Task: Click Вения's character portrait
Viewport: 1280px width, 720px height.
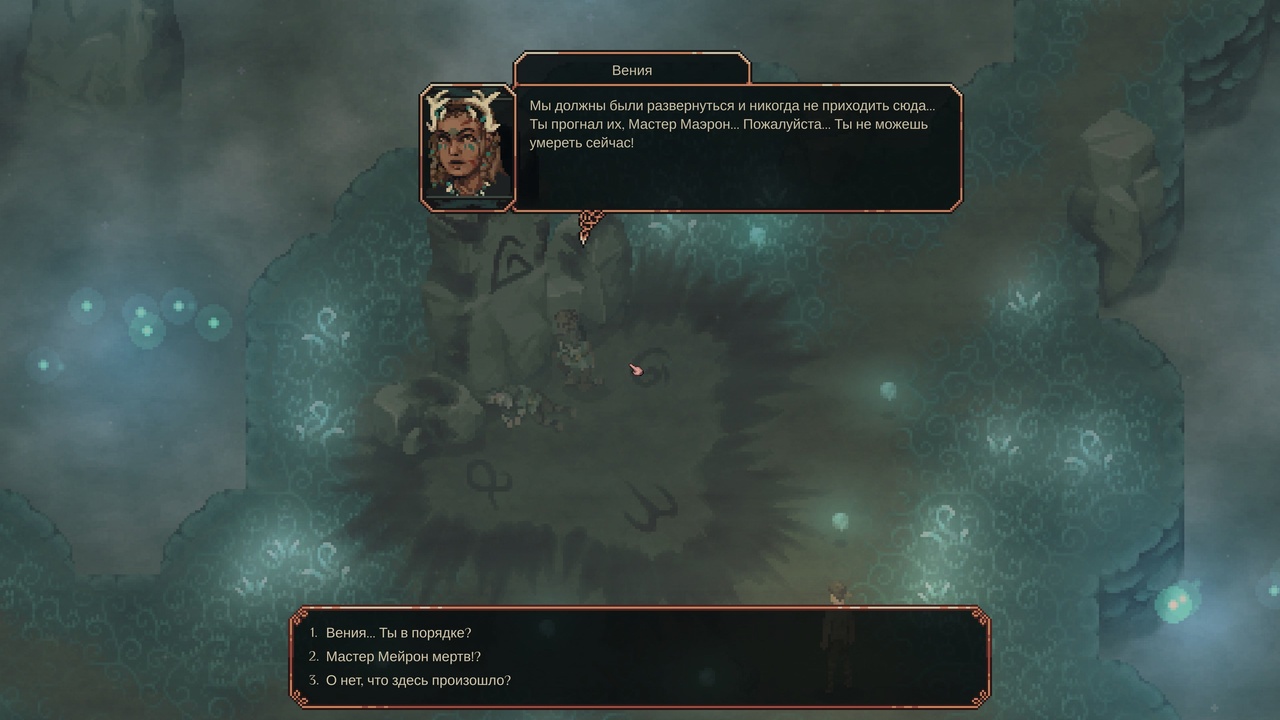Action: coord(467,143)
